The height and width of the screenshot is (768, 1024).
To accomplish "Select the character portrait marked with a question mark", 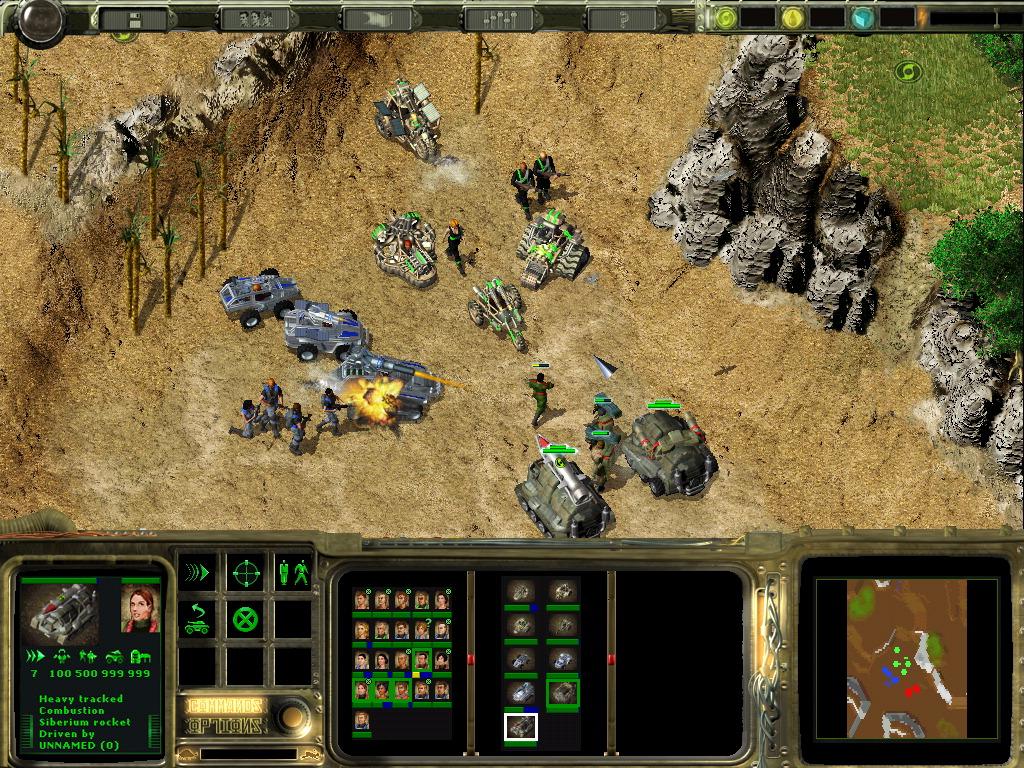I will 422,630.
